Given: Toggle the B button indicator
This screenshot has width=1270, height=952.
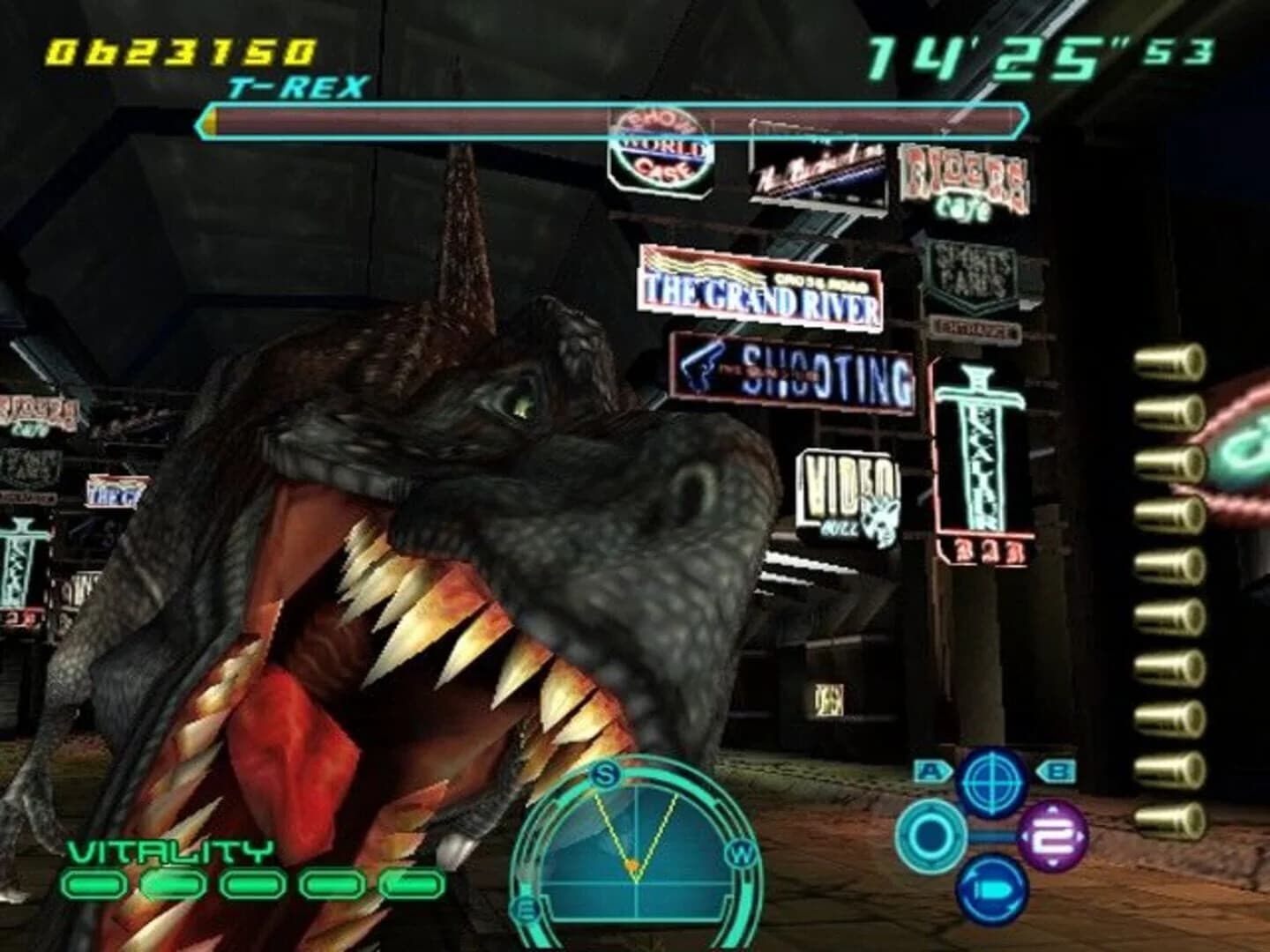Looking at the screenshot, I should [x=1057, y=770].
